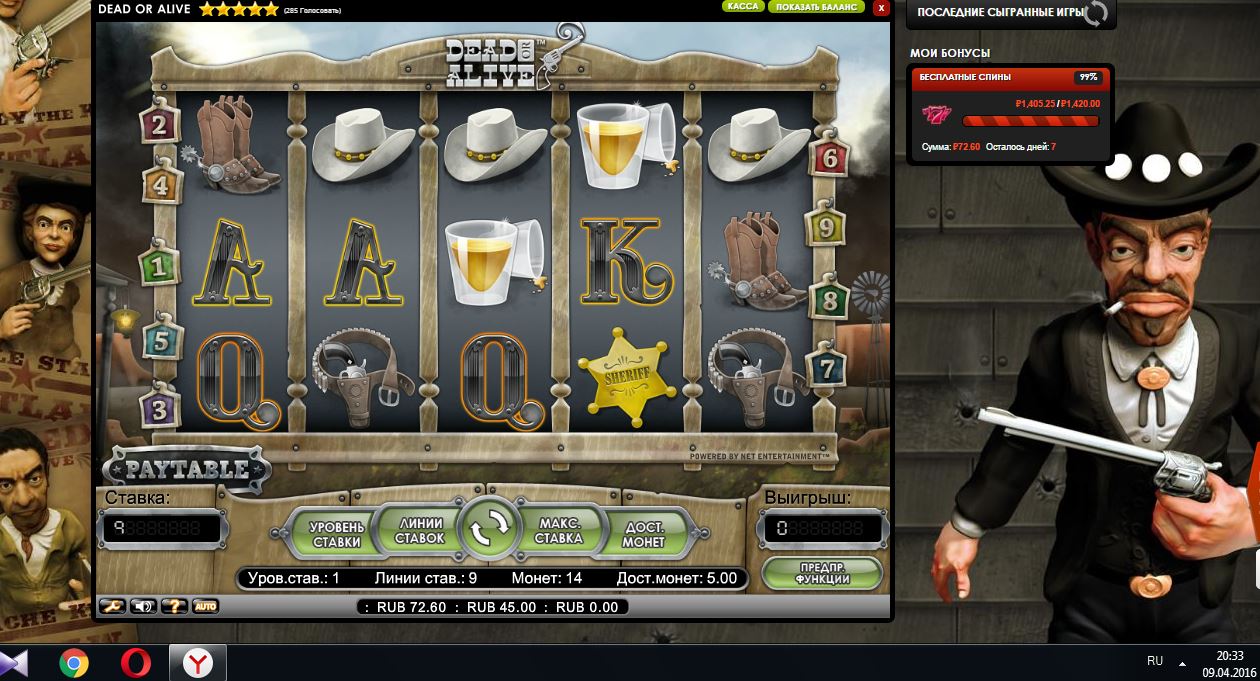Switch to Chrome in the taskbar
This screenshot has width=1260, height=681.
tap(74, 663)
